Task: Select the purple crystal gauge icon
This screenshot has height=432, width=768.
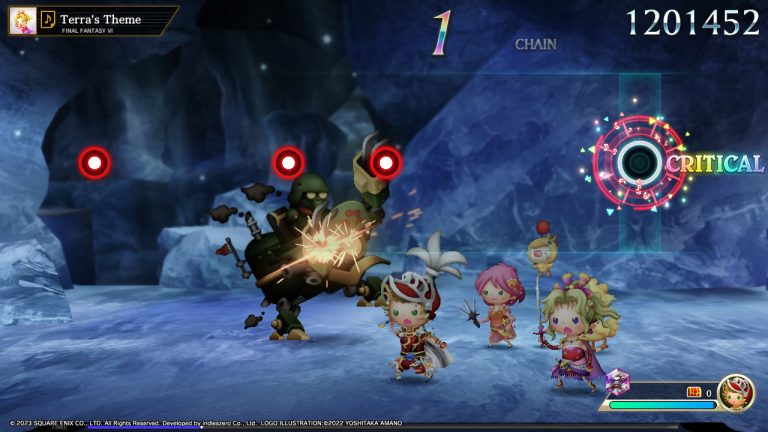Action: 617,381
